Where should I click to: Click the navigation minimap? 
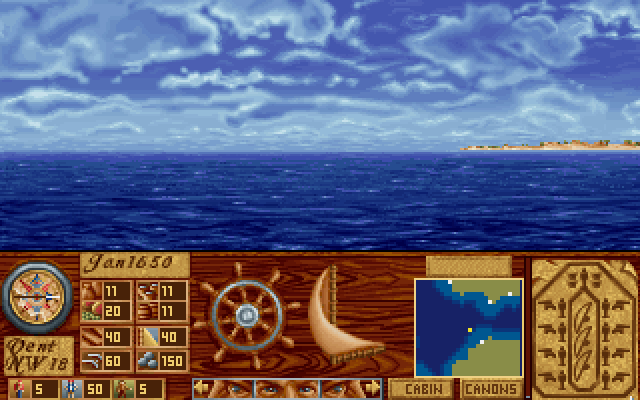click(468, 328)
